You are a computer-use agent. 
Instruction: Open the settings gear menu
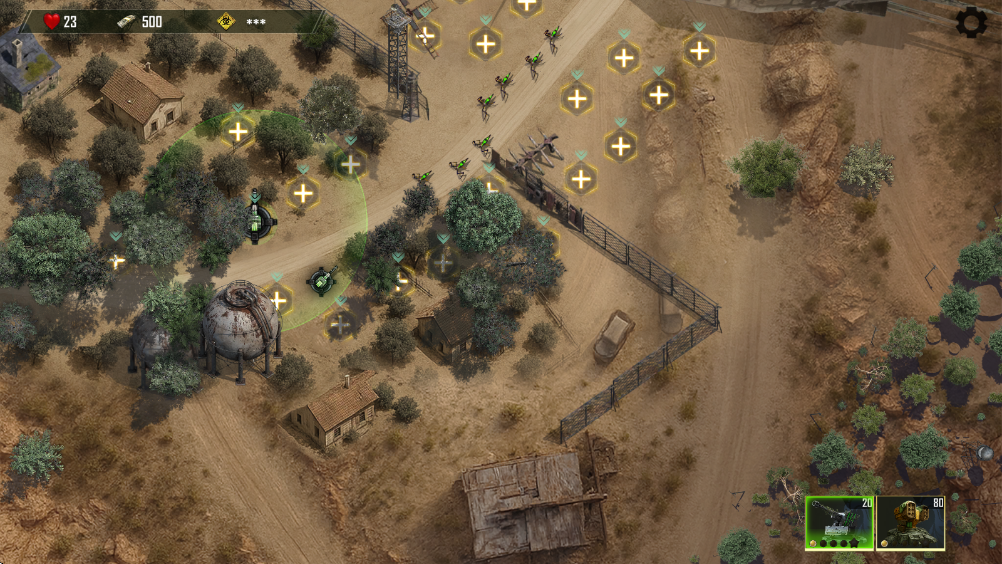(971, 22)
